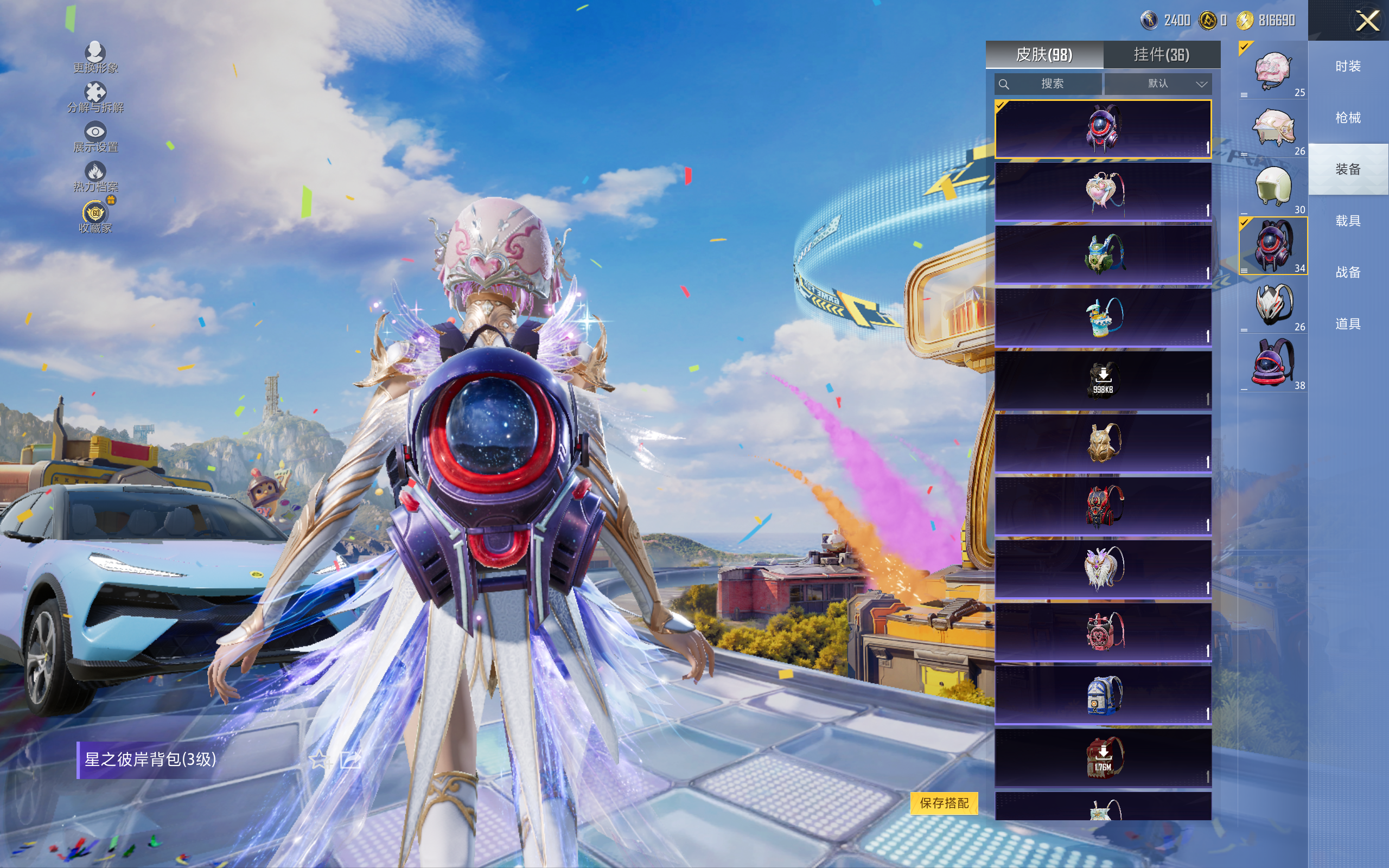Click the 搜索 search field

1049,84
